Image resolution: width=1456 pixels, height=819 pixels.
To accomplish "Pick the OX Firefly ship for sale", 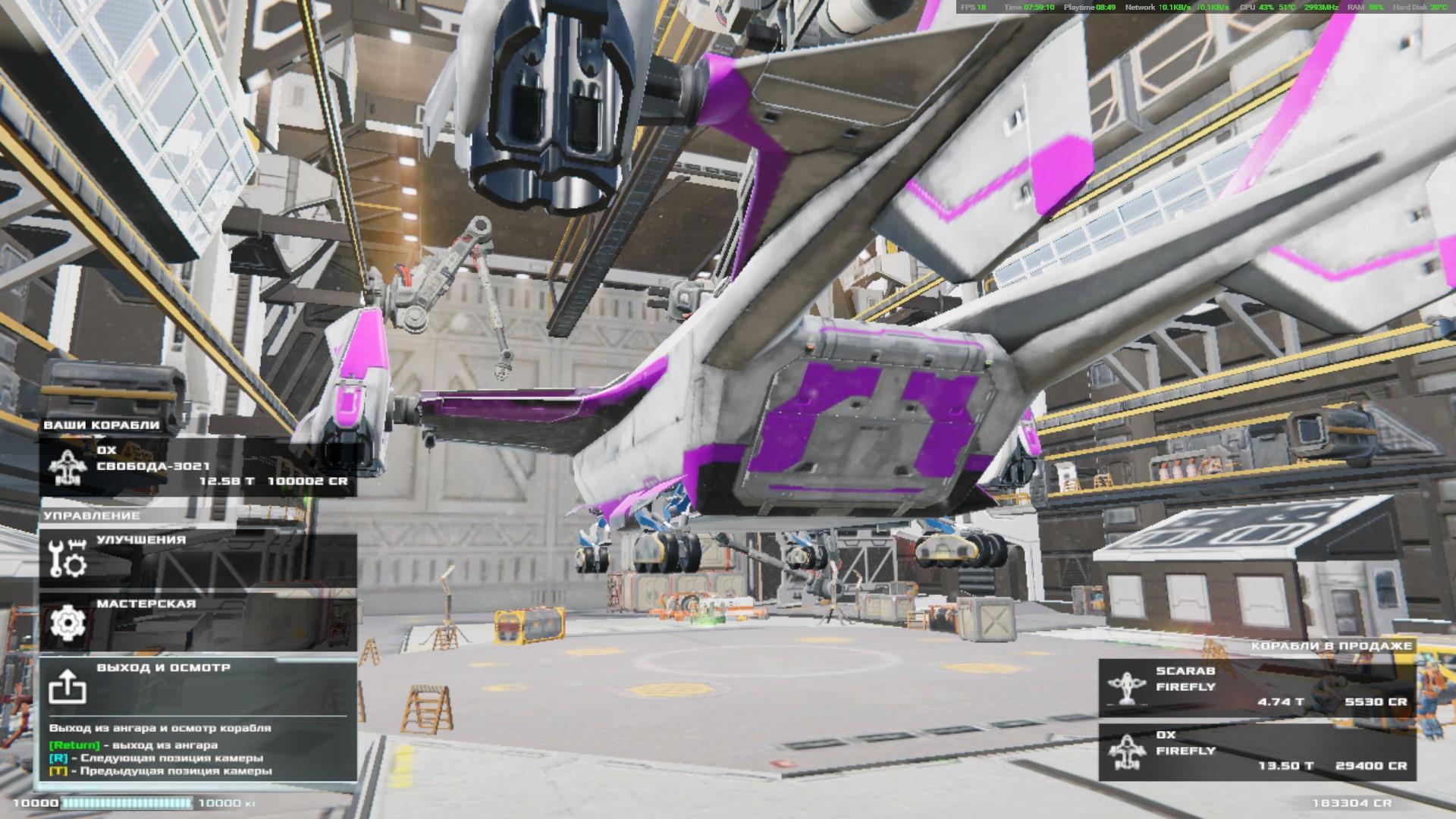I will [1257, 750].
